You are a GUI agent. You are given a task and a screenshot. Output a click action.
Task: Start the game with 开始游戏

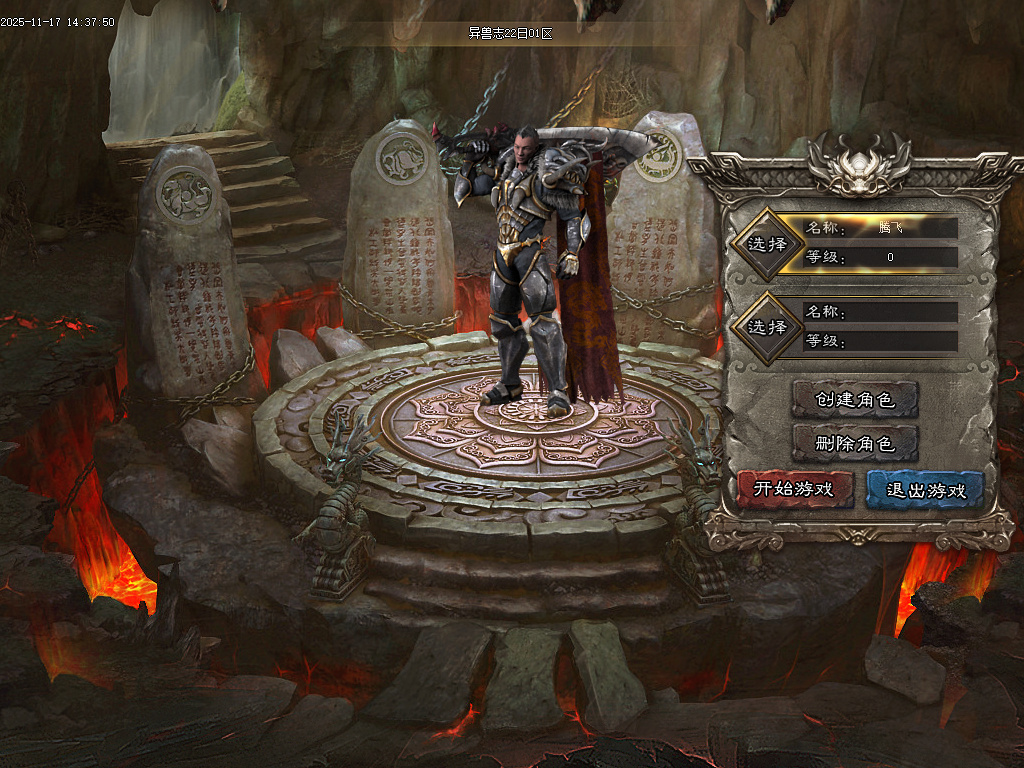(x=794, y=490)
